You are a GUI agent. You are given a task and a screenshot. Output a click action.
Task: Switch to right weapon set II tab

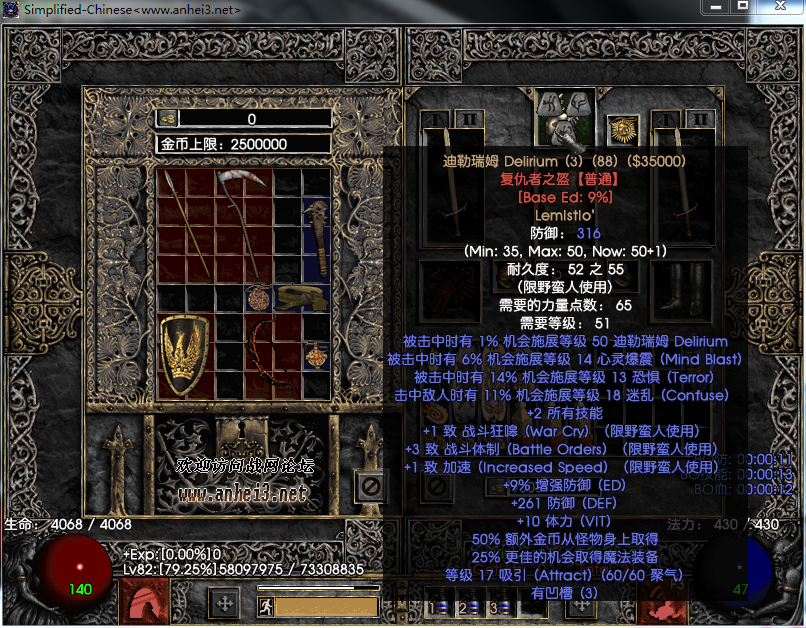coord(702,119)
